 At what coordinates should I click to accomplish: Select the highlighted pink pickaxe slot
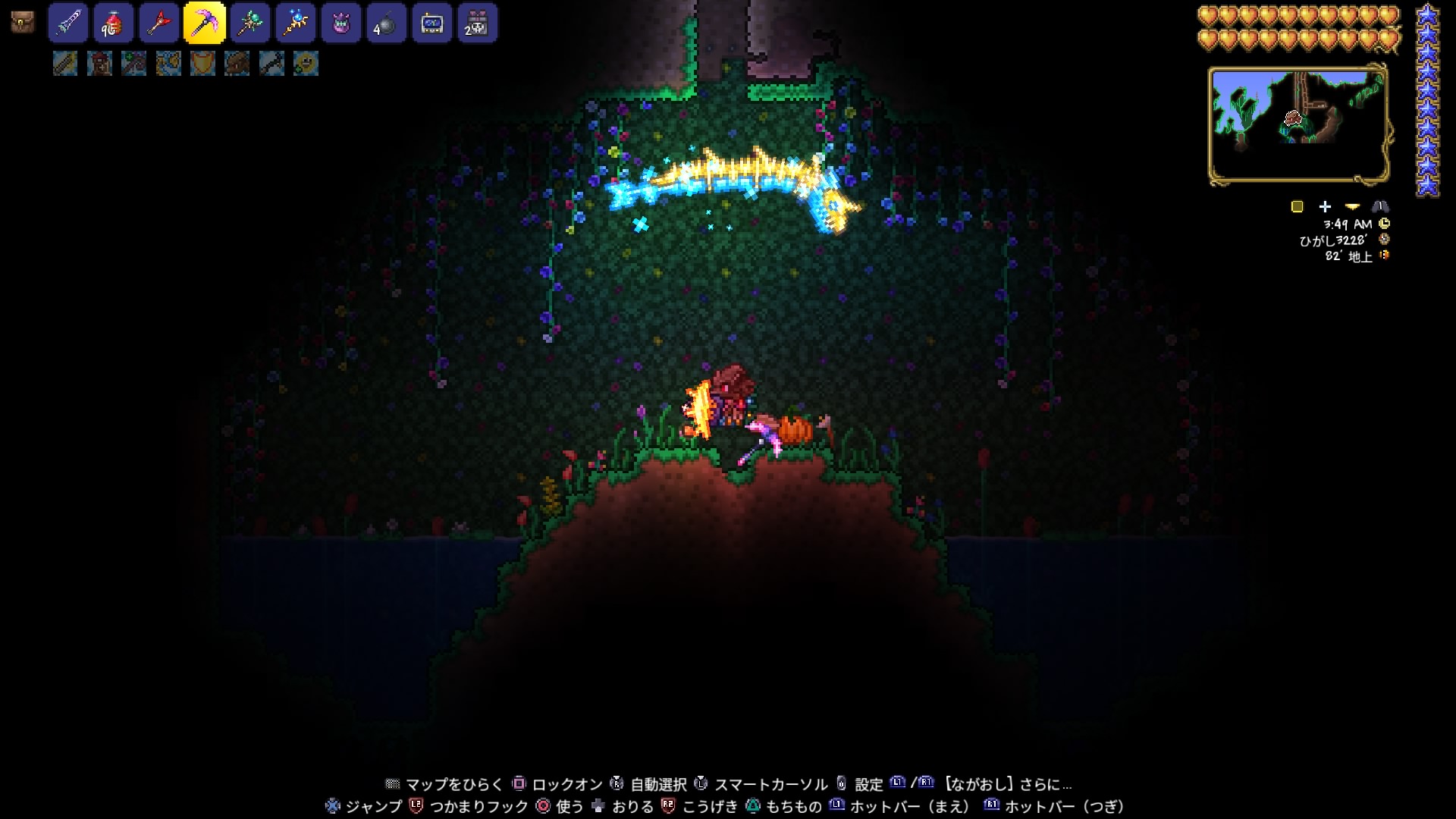[x=205, y=23]
